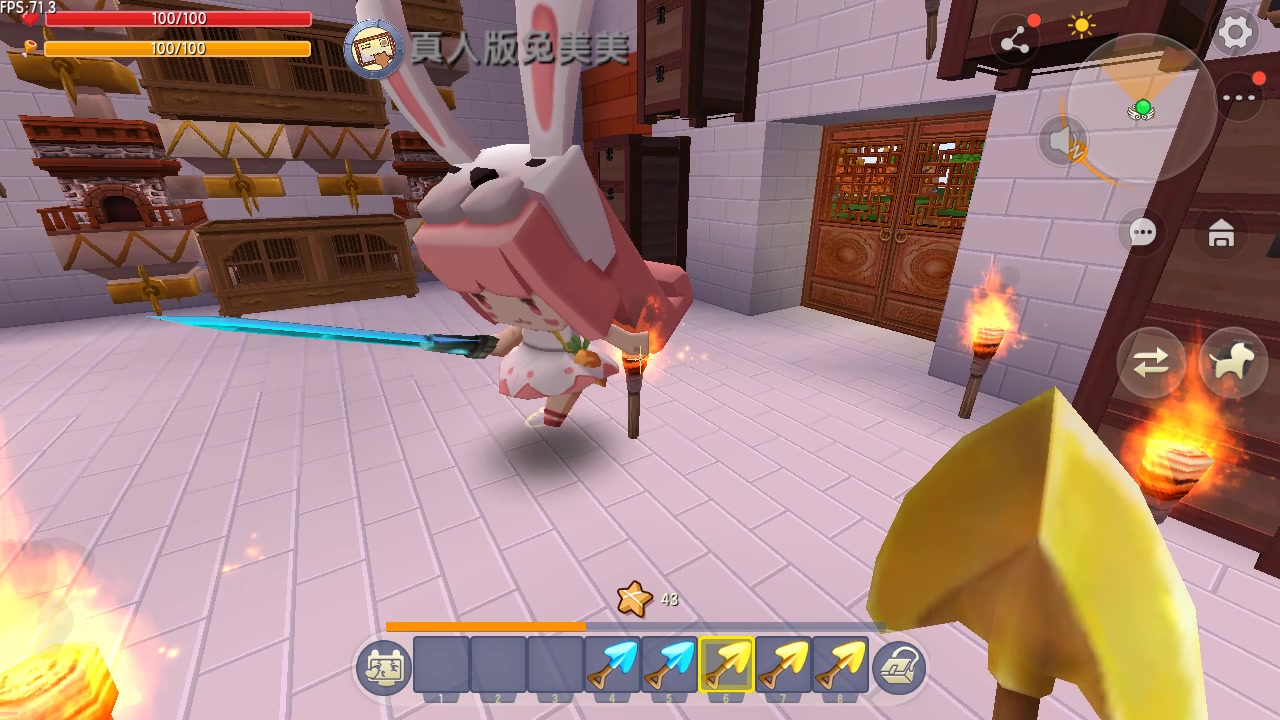This screenshot has height=720, width=1280.
Task: Tap the share icon
Action: (x=1015, y=40)
